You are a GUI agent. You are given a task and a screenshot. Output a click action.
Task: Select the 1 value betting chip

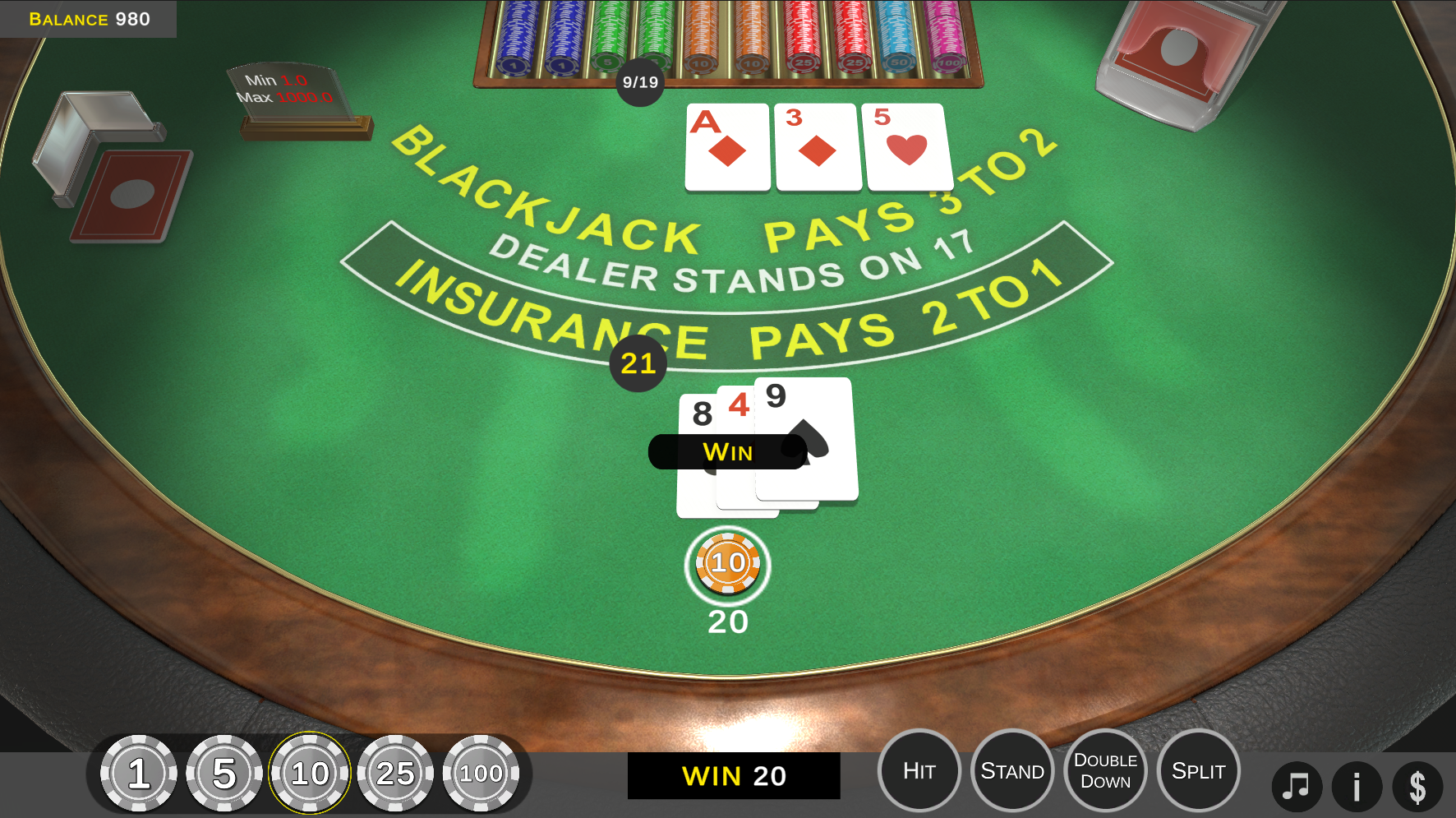[138, 773]
